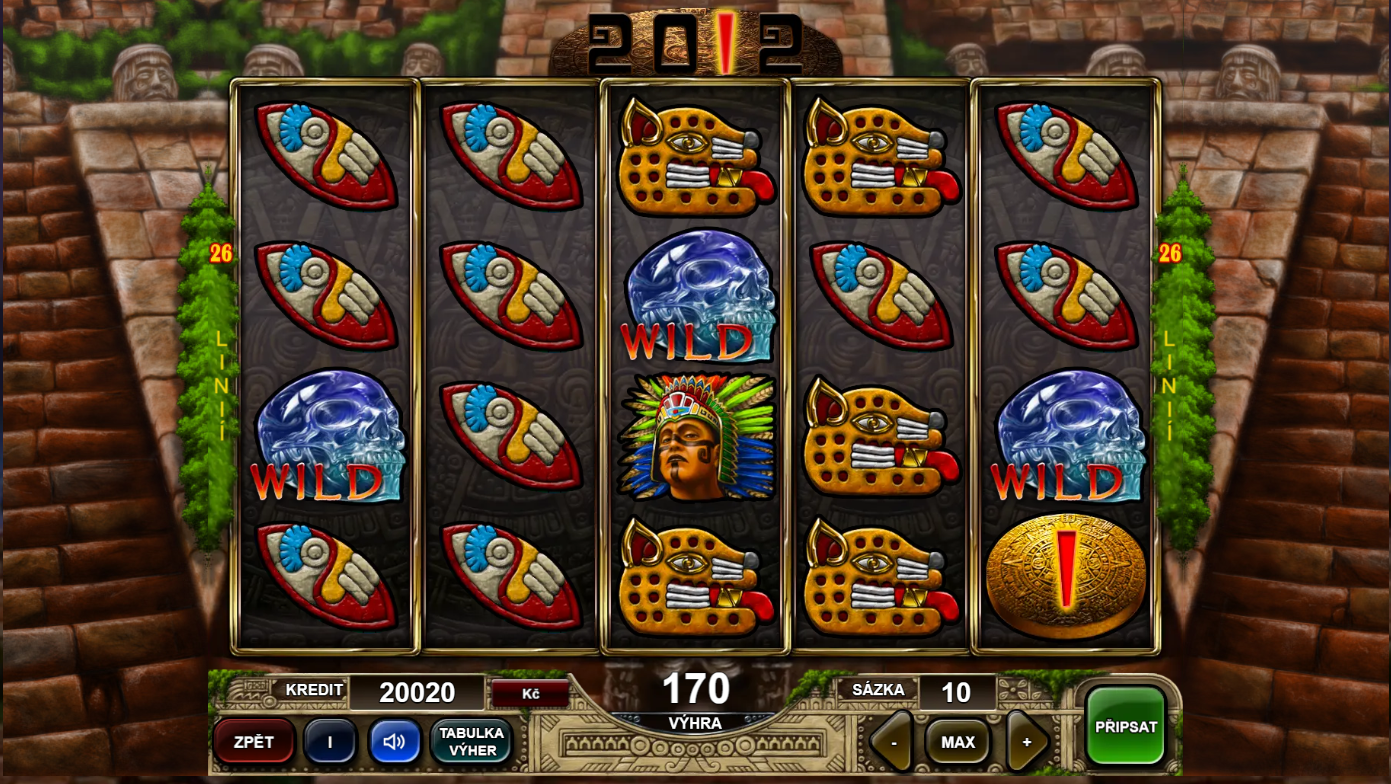This screenshot has width=1391, height=784.
Task: Set the bet to MAX
Action: pos(957,742)
